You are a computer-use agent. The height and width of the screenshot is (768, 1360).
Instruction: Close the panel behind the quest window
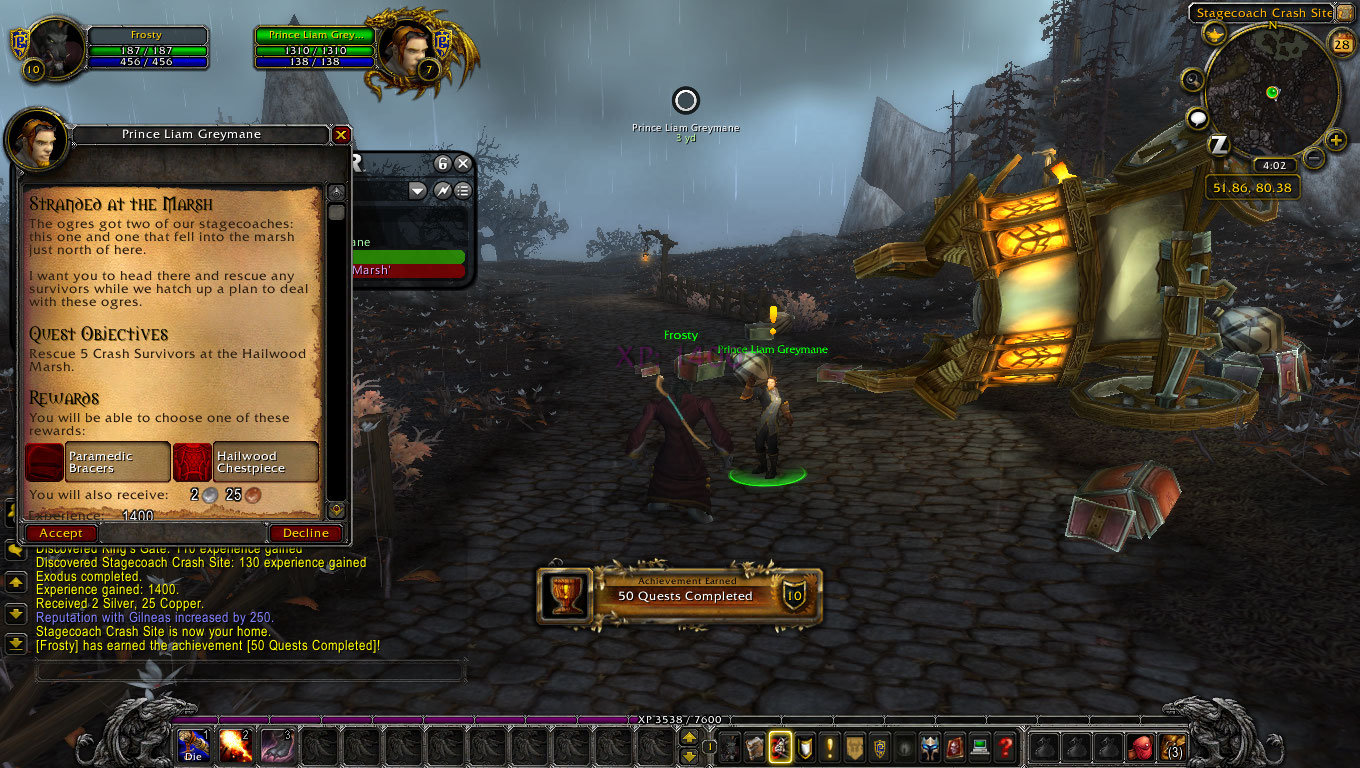(x=463, y=164)
